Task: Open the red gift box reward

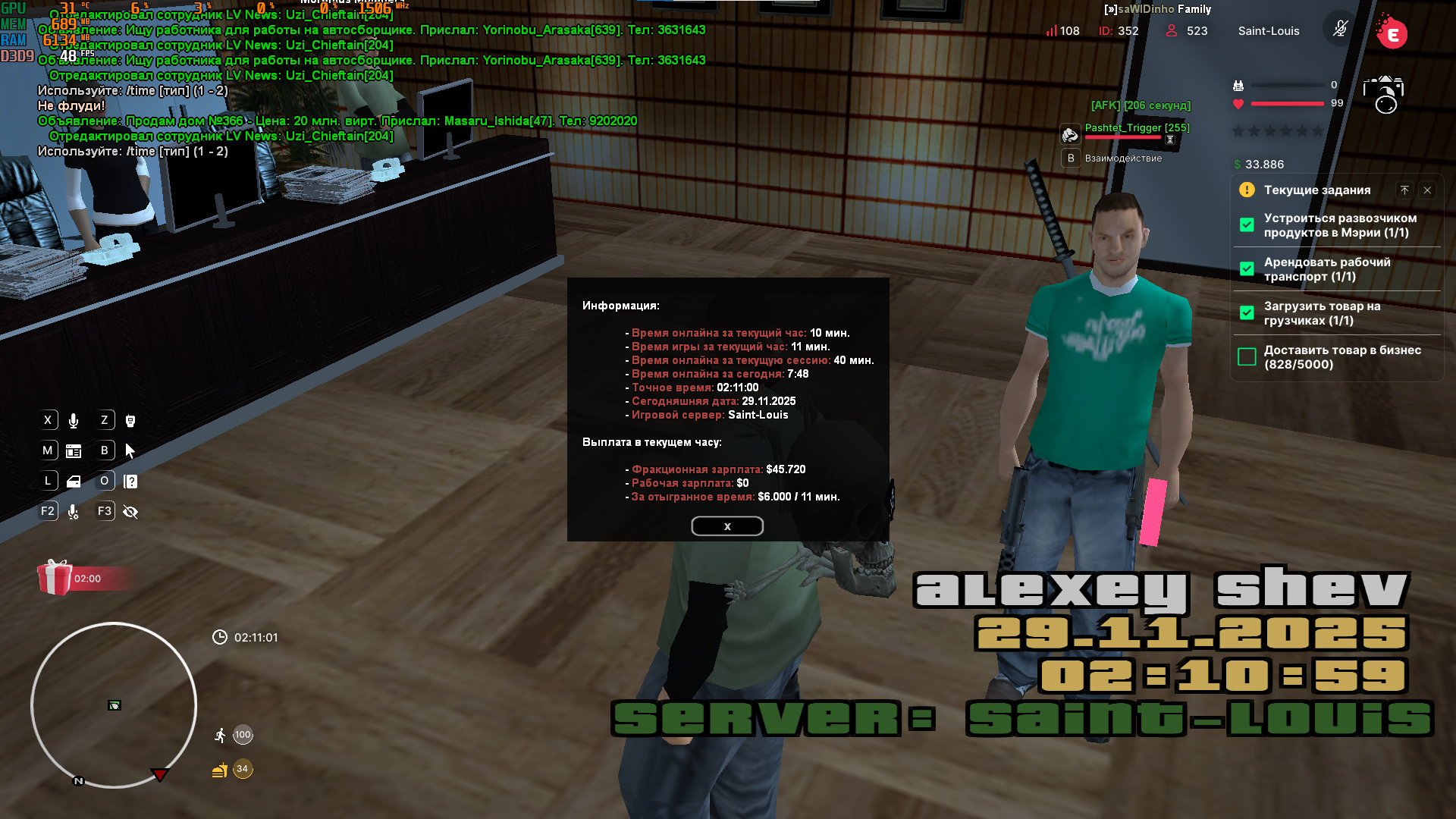Action: [x=55, y=578]
